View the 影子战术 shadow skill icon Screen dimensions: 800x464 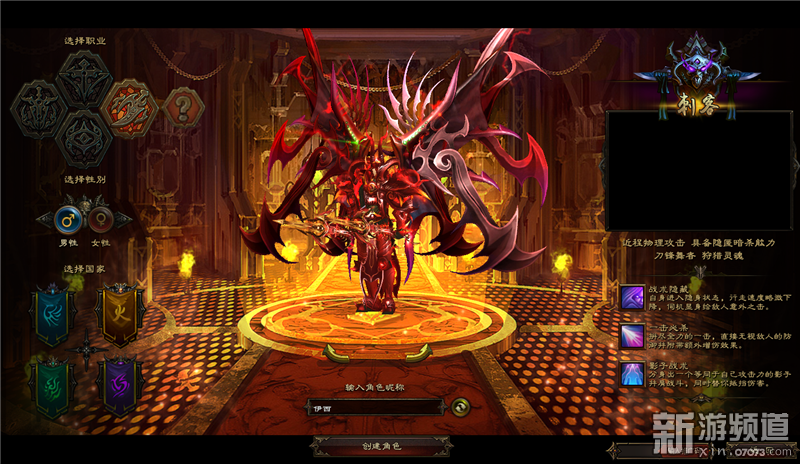pos(631,374)
